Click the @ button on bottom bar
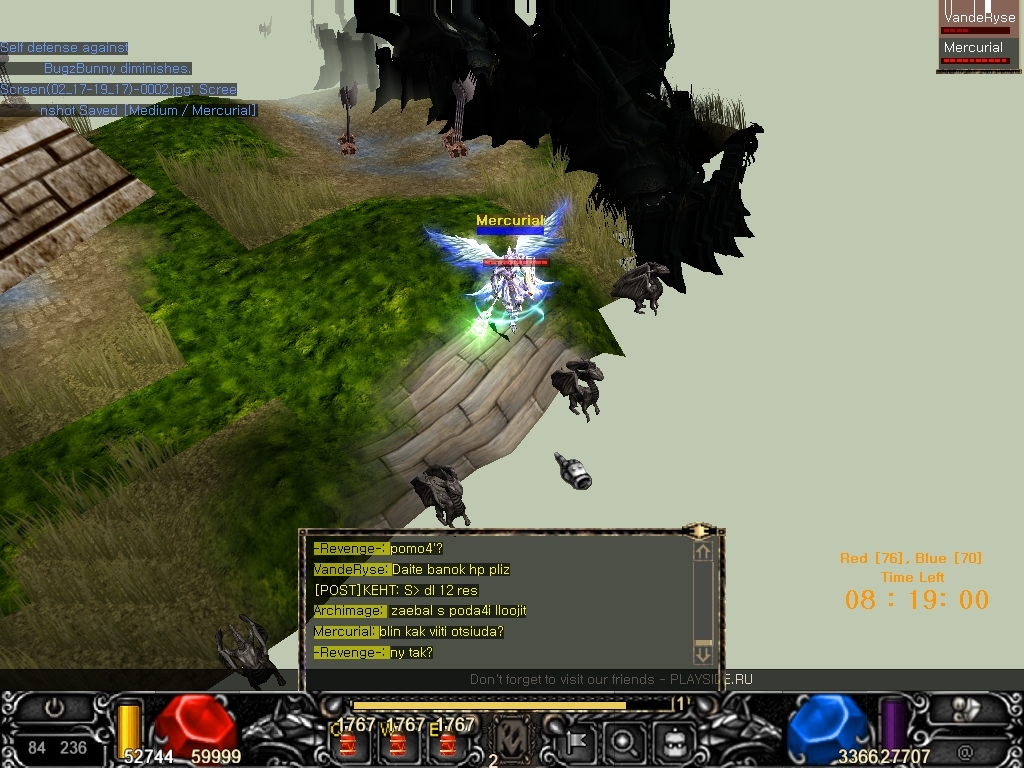1024x768 pixels. pyautogui.click(x=966, y=750)
